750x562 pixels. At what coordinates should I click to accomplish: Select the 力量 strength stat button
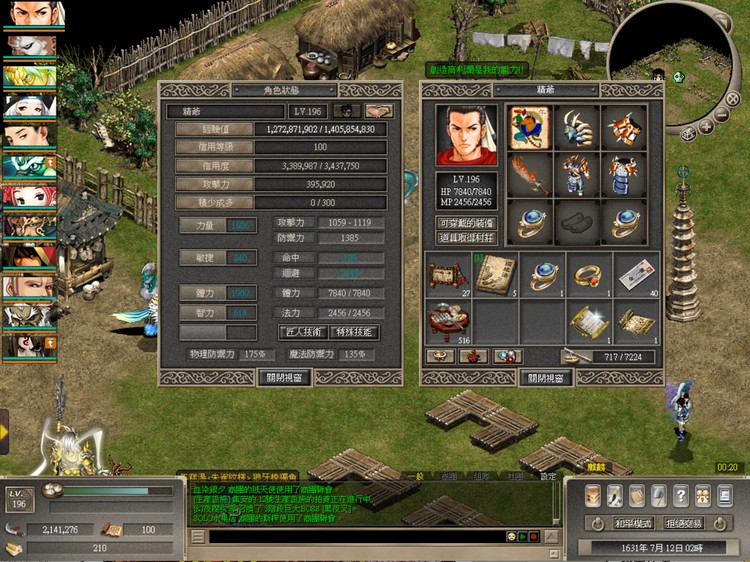204,226
